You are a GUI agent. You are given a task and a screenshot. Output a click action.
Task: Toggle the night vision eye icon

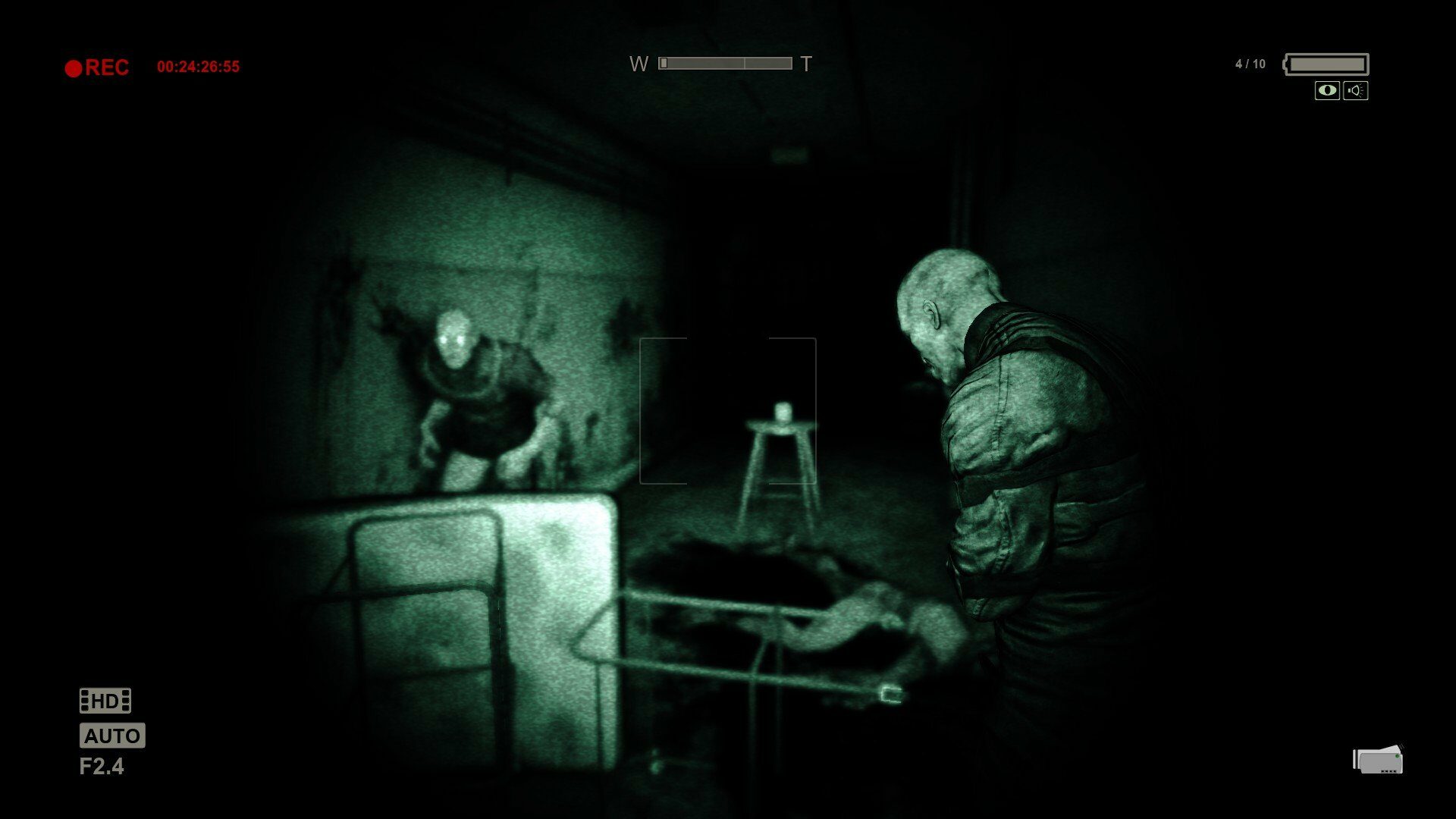(x=1327, y=91)
